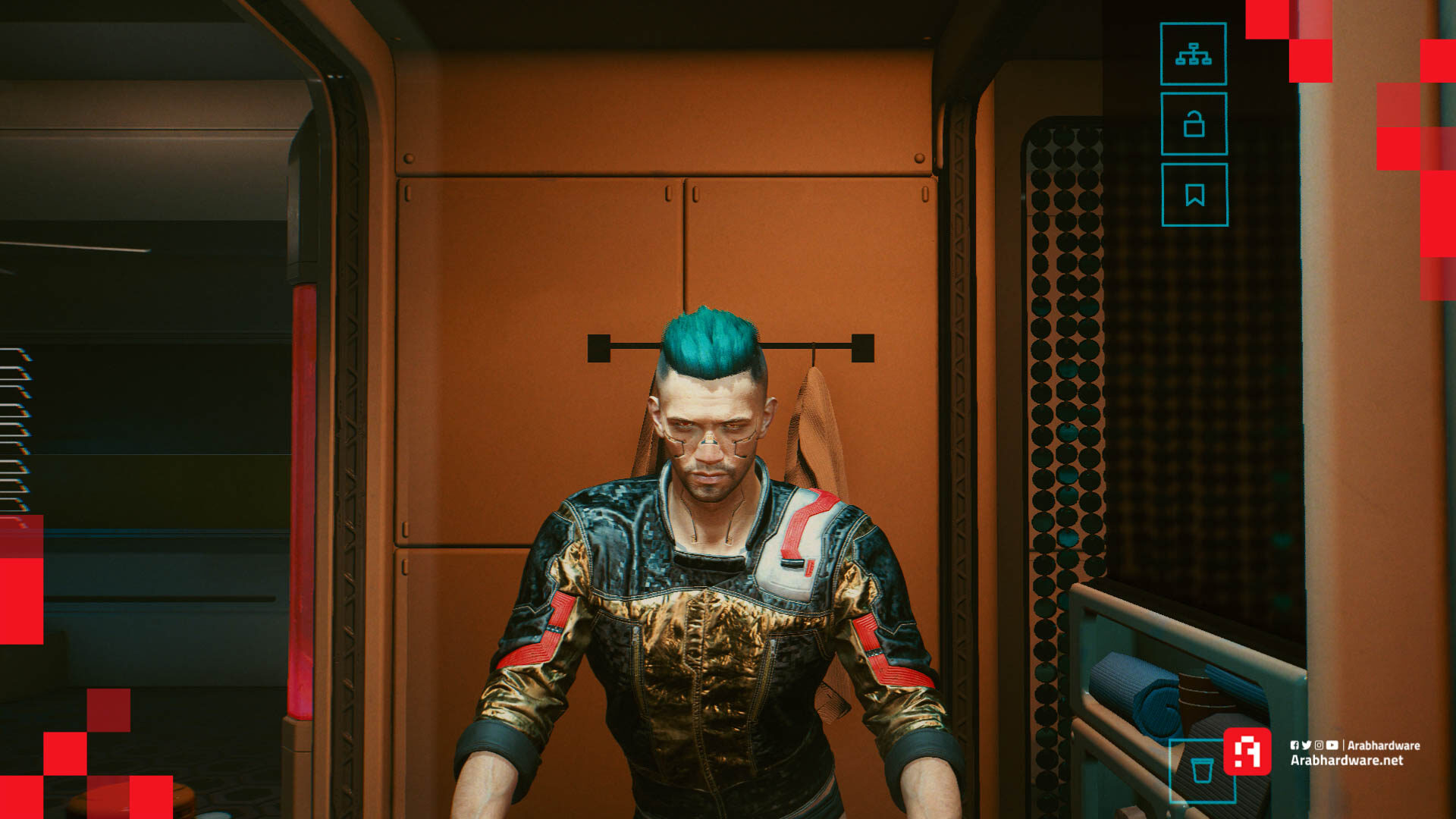Toggle the padlock icon button

[x=1194, y=124]
